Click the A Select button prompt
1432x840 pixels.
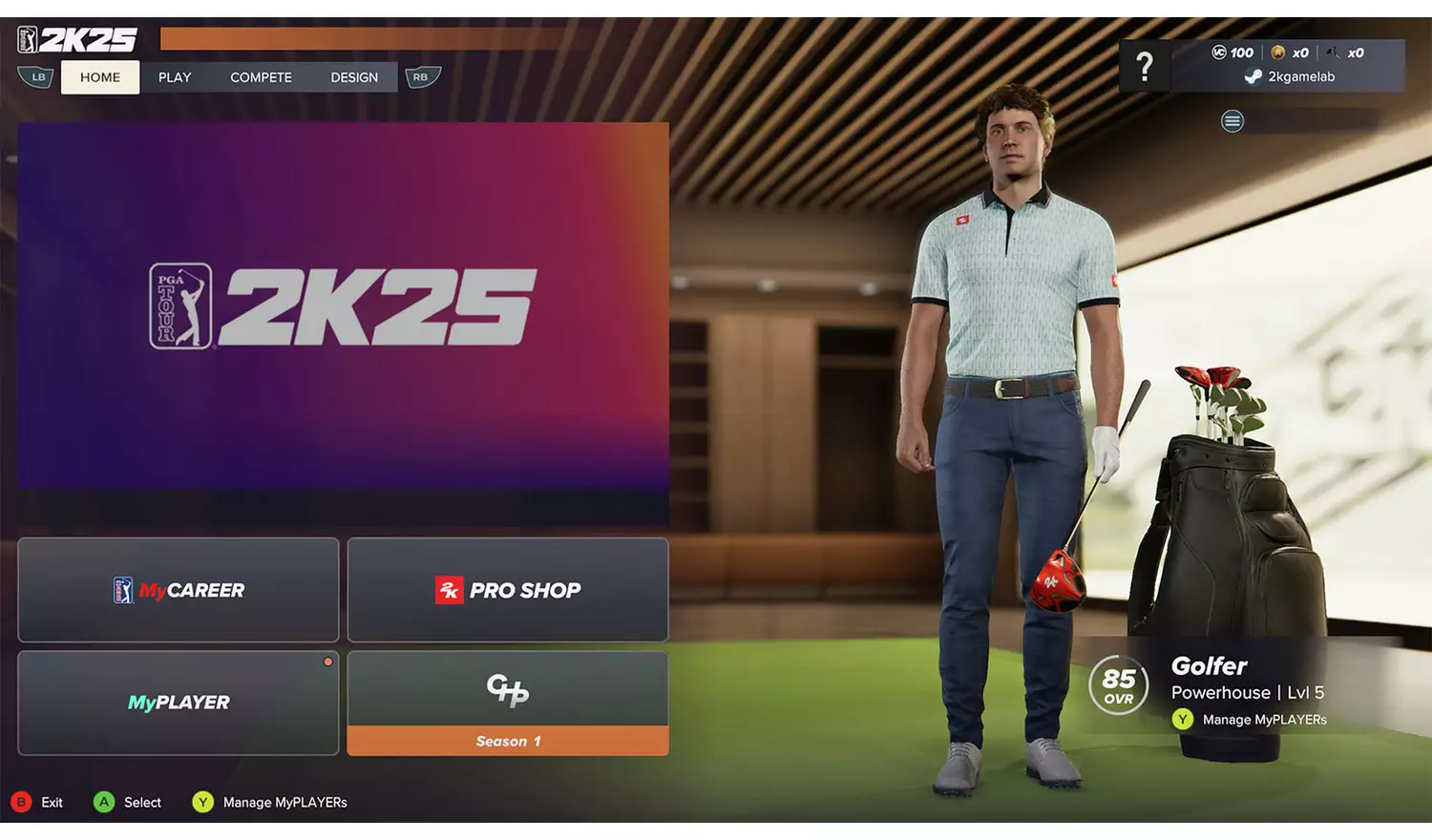(105, 802)
